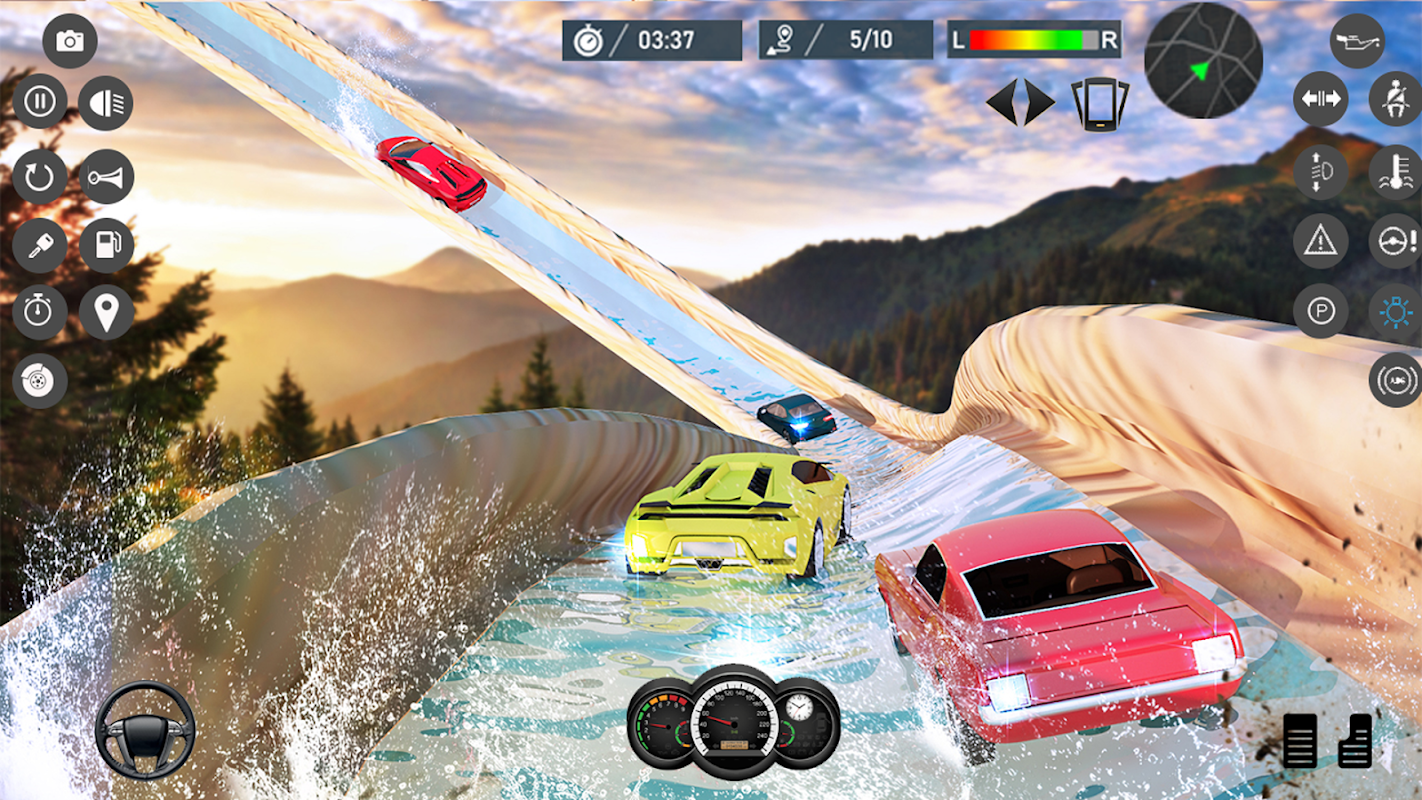Click the engine temperature icon

coord(1395,172)
